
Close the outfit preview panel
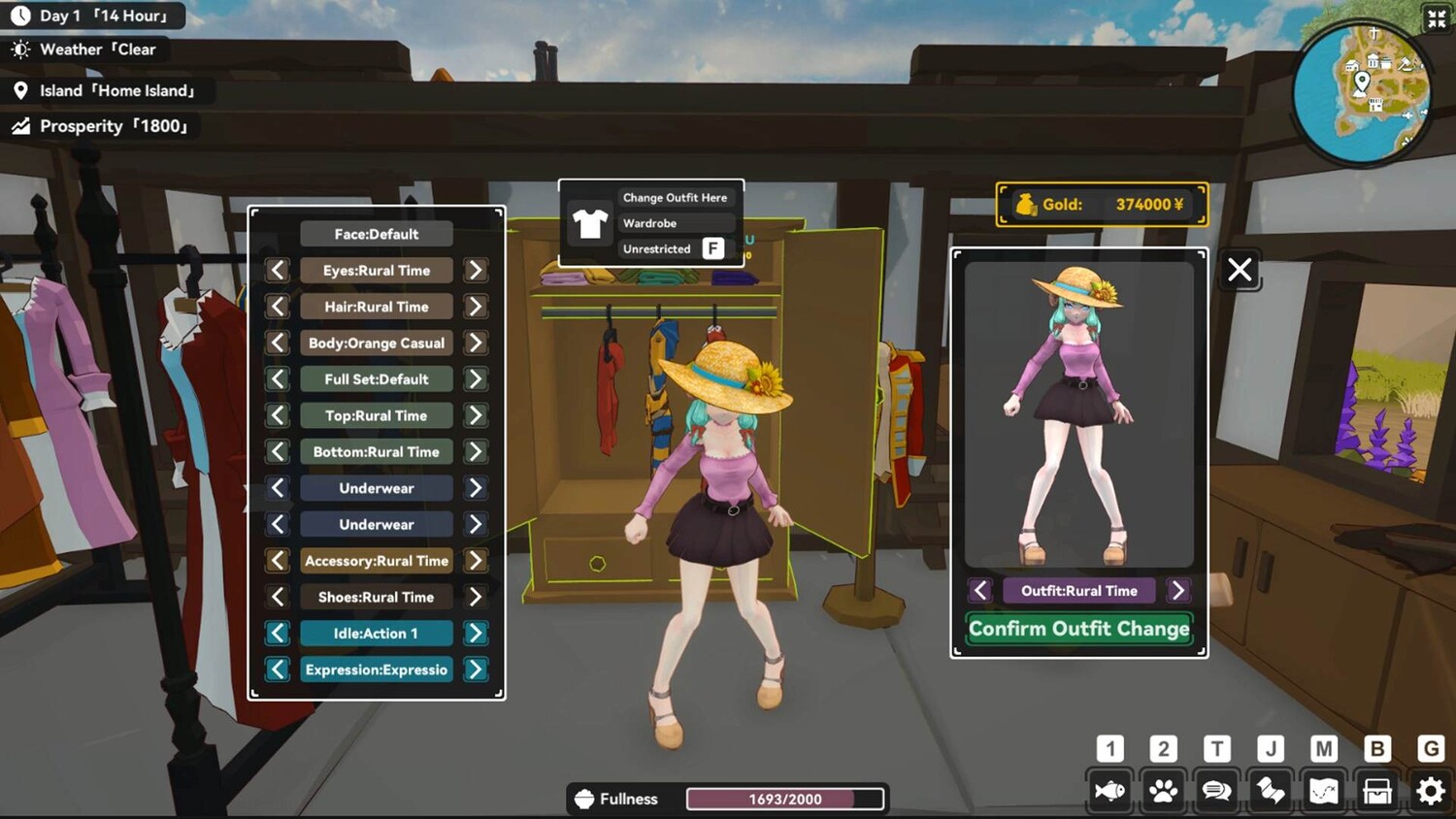[1240, 270]
